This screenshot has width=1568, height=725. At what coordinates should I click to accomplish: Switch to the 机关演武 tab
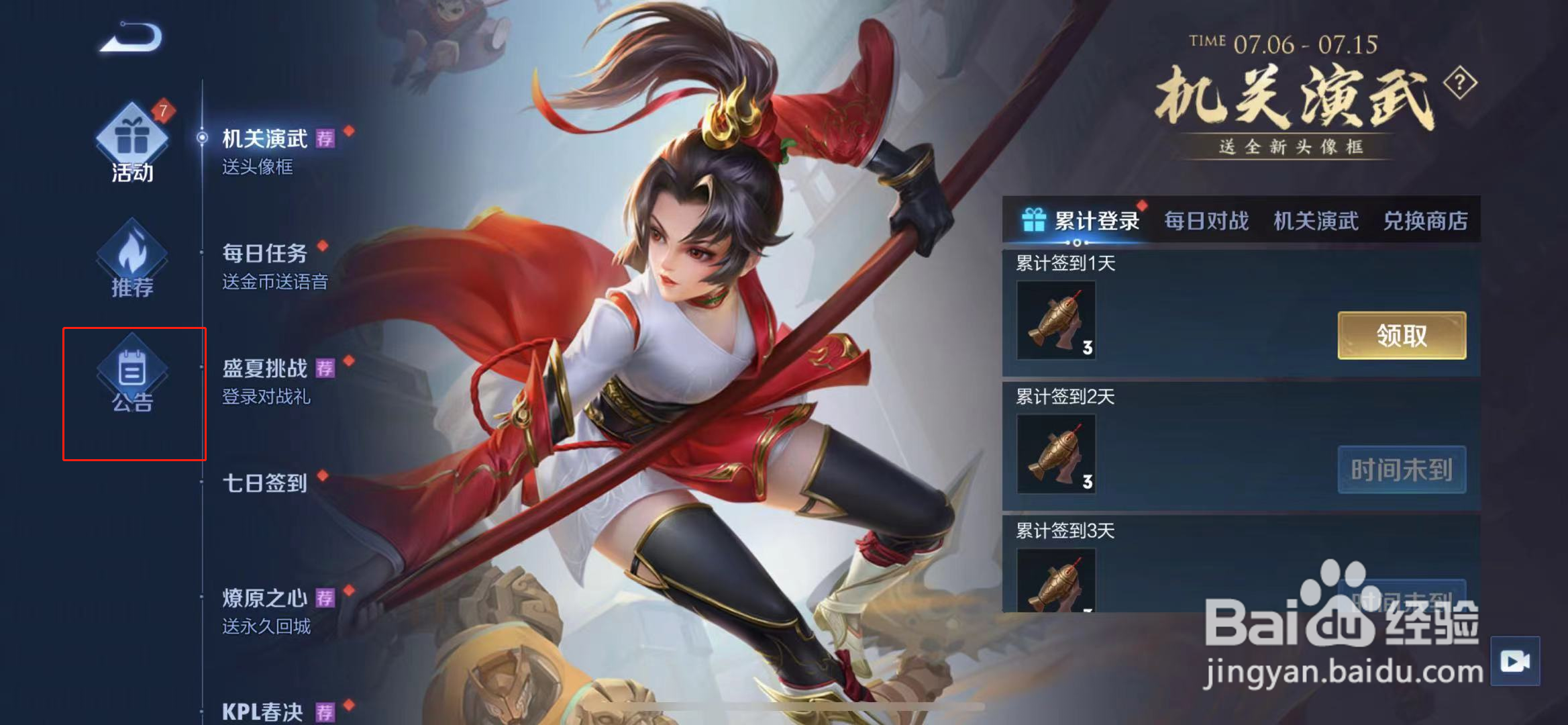[x=1316, y=221]
